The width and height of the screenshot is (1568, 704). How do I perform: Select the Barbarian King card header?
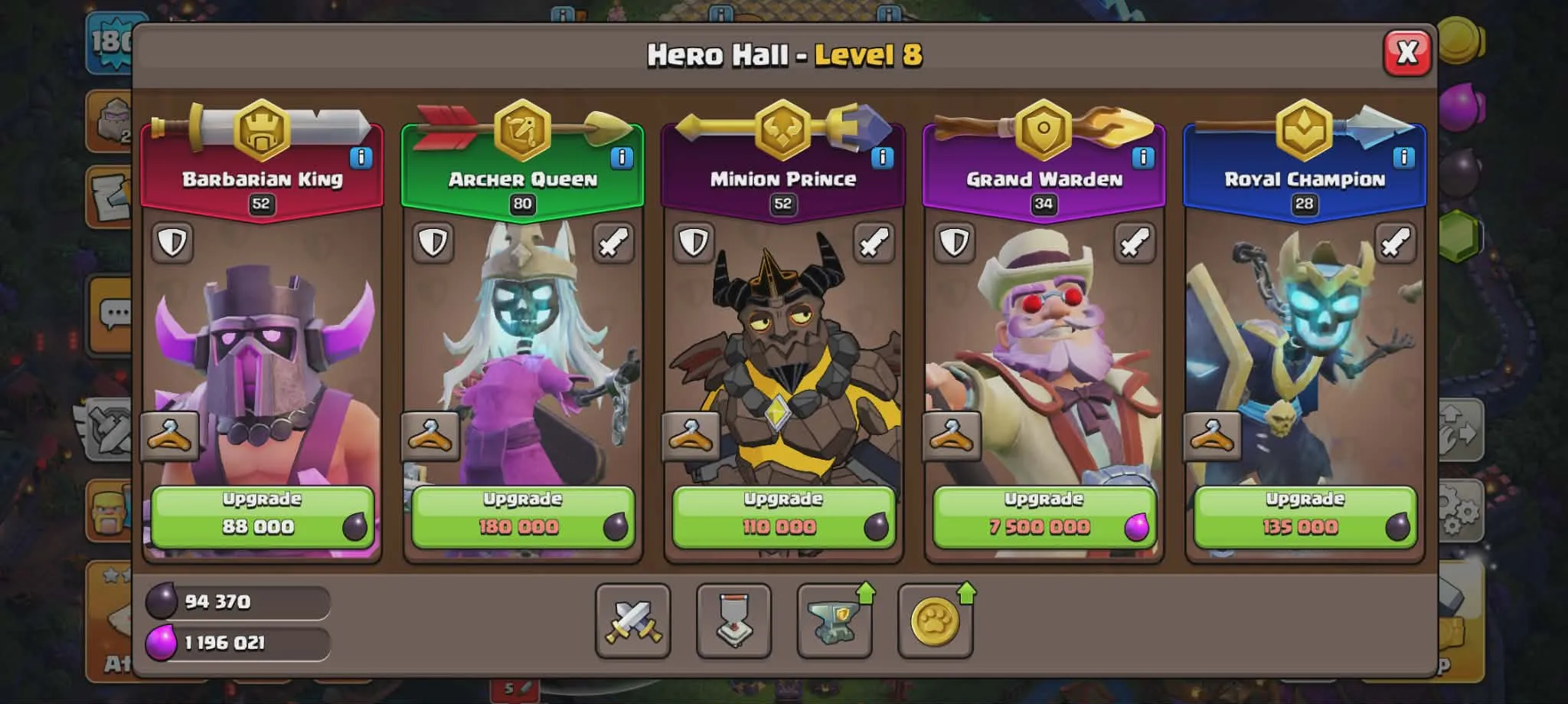coord(264,180)
